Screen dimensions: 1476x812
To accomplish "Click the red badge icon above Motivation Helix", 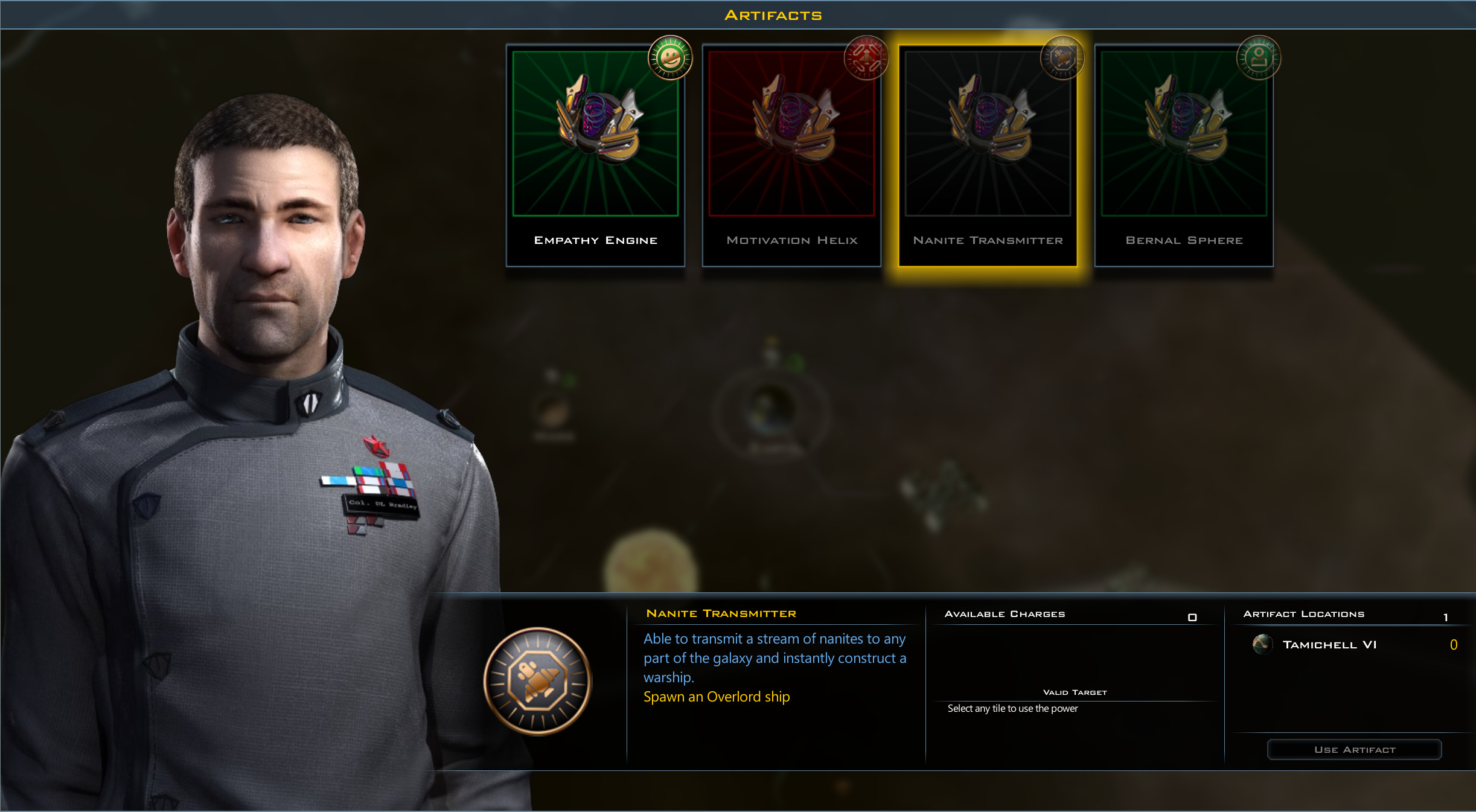I will click(867, 57).
